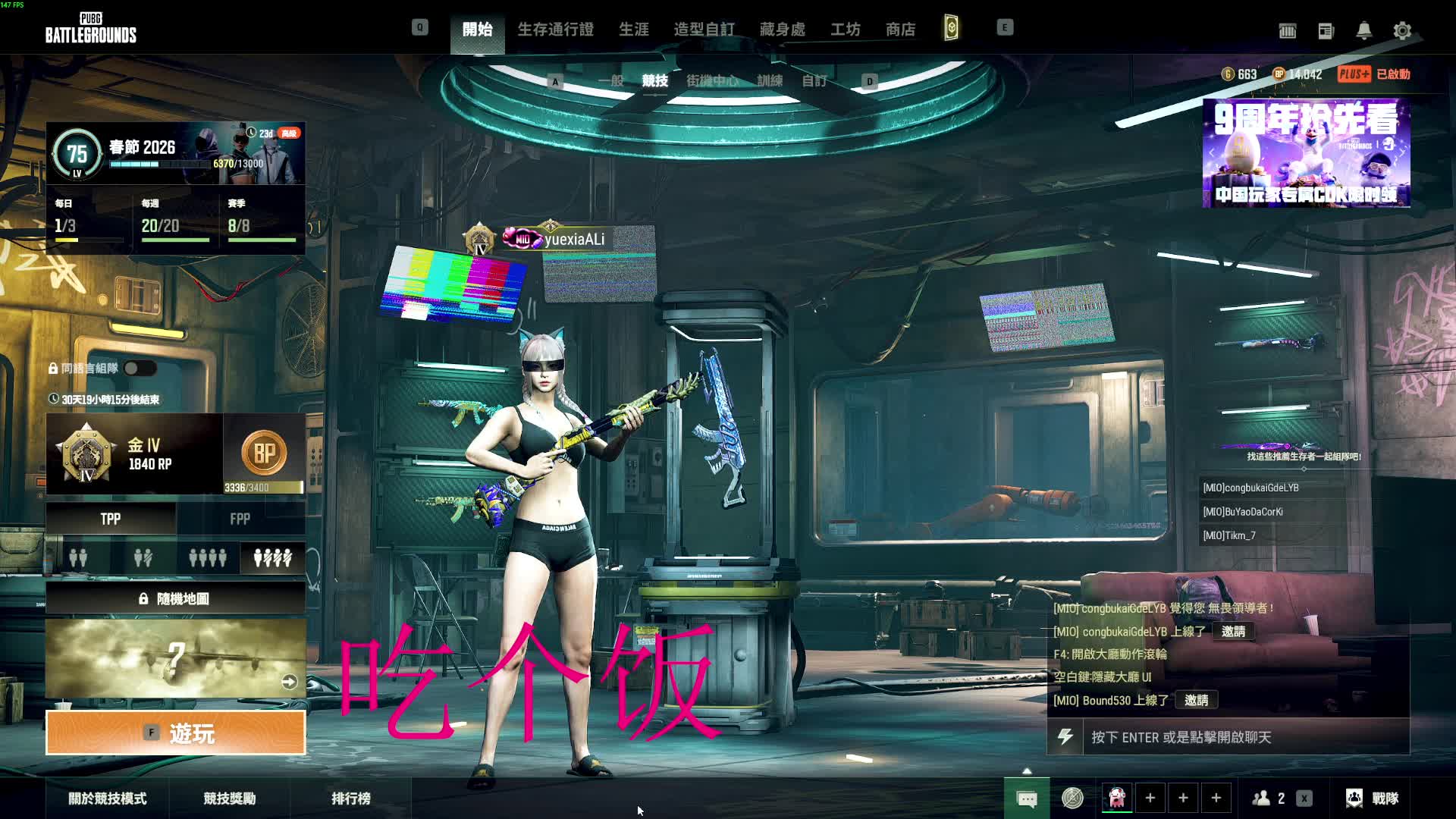Check notifications via the bell icon
The width and height of the screenshot is (1456, 819).
[x=1363, y=31]
